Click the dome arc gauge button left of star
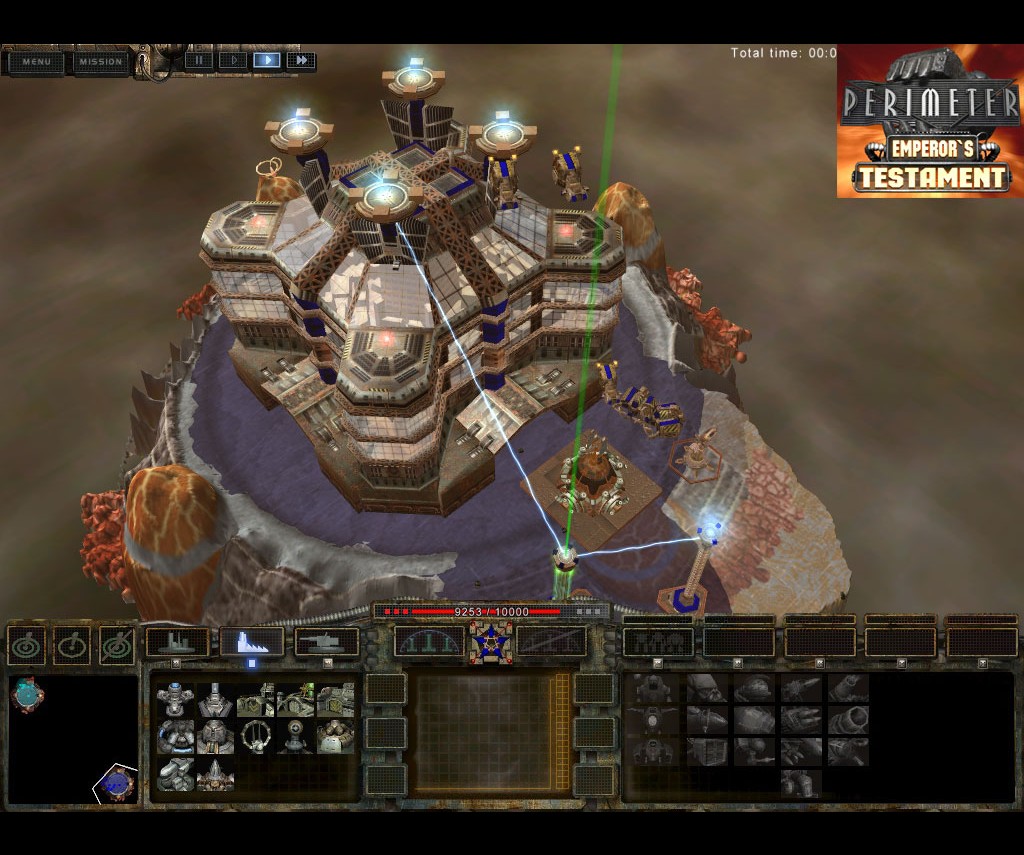1024x855 pixels. tap(429, 643)
